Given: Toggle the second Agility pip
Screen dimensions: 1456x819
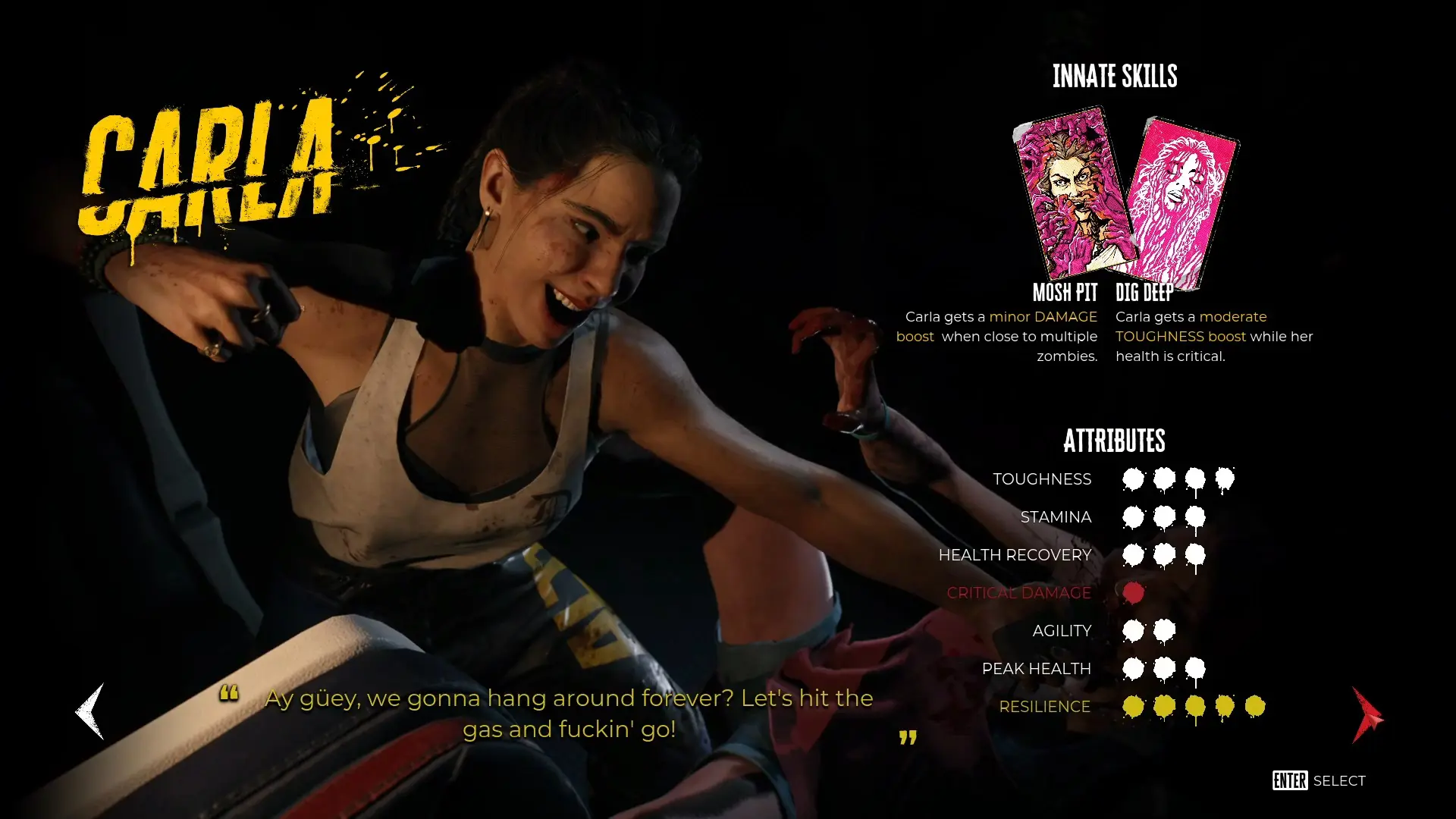Looking at the screenshot, I should coord(1164,630).
